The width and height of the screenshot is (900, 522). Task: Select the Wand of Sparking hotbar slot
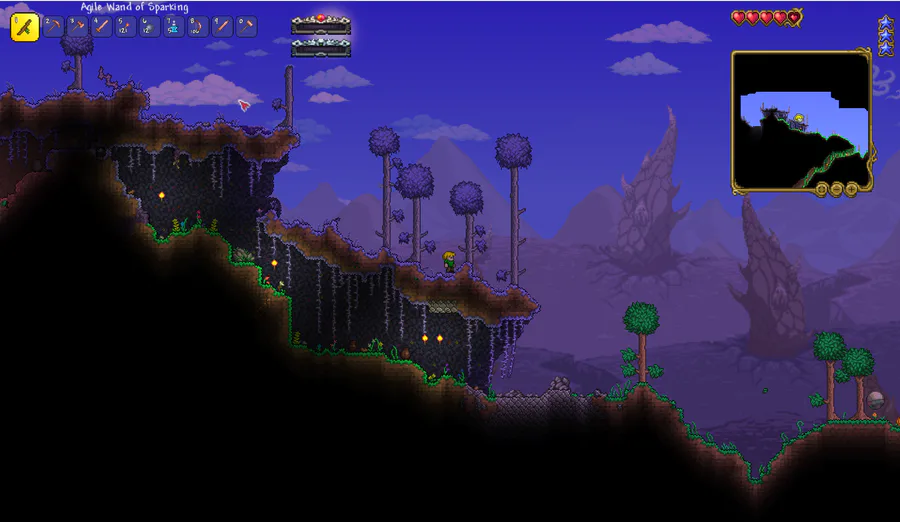point(25,27)
